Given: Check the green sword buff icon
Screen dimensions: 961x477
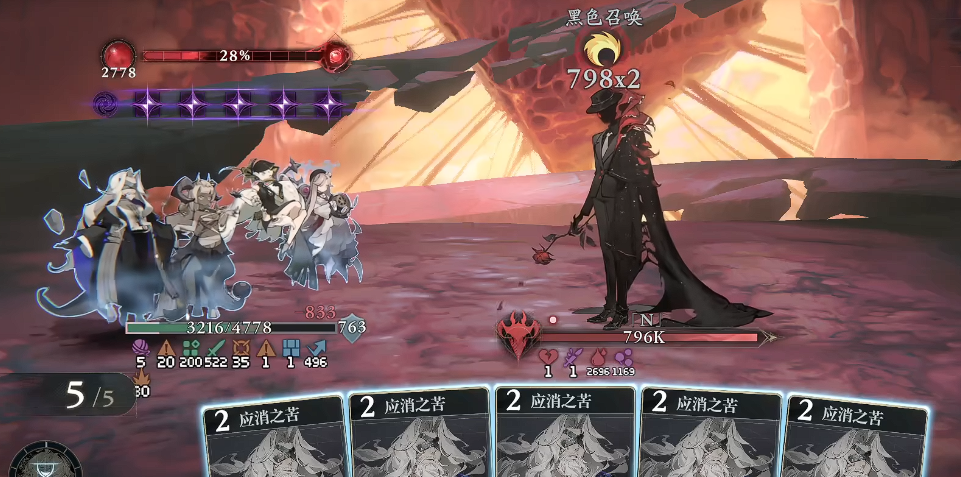Looking at the screenshot, I should pyautogui.click(x=216, y=346).
